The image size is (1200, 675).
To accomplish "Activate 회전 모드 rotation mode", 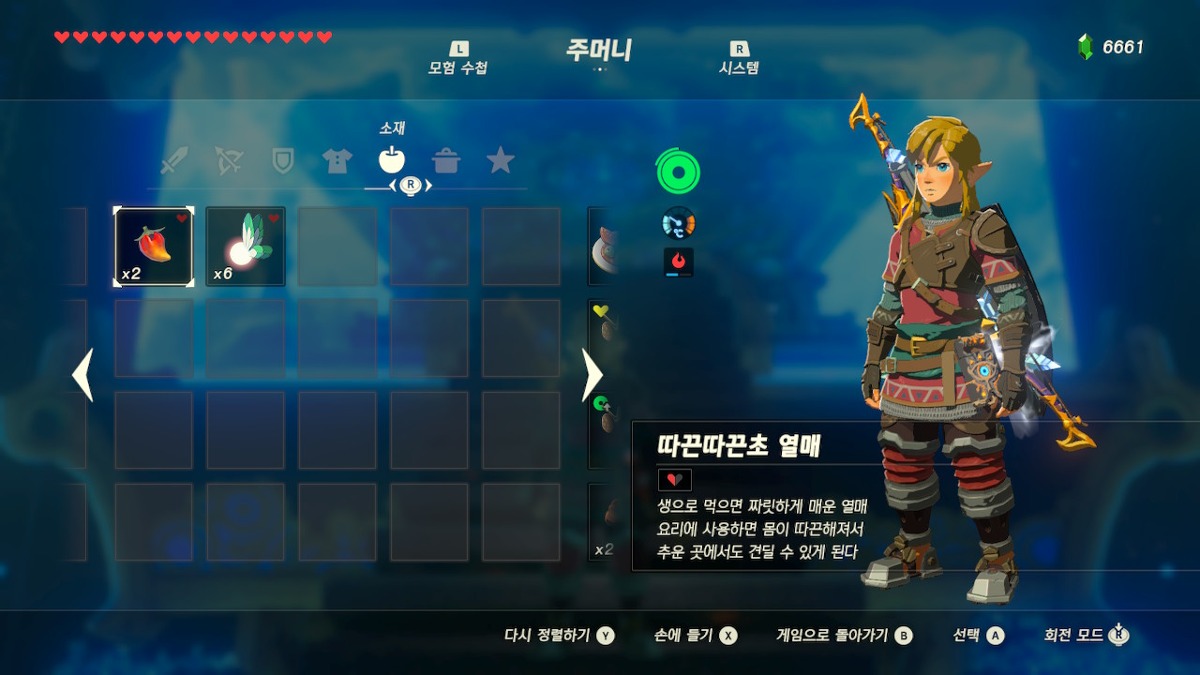I will pos(1086,635).
